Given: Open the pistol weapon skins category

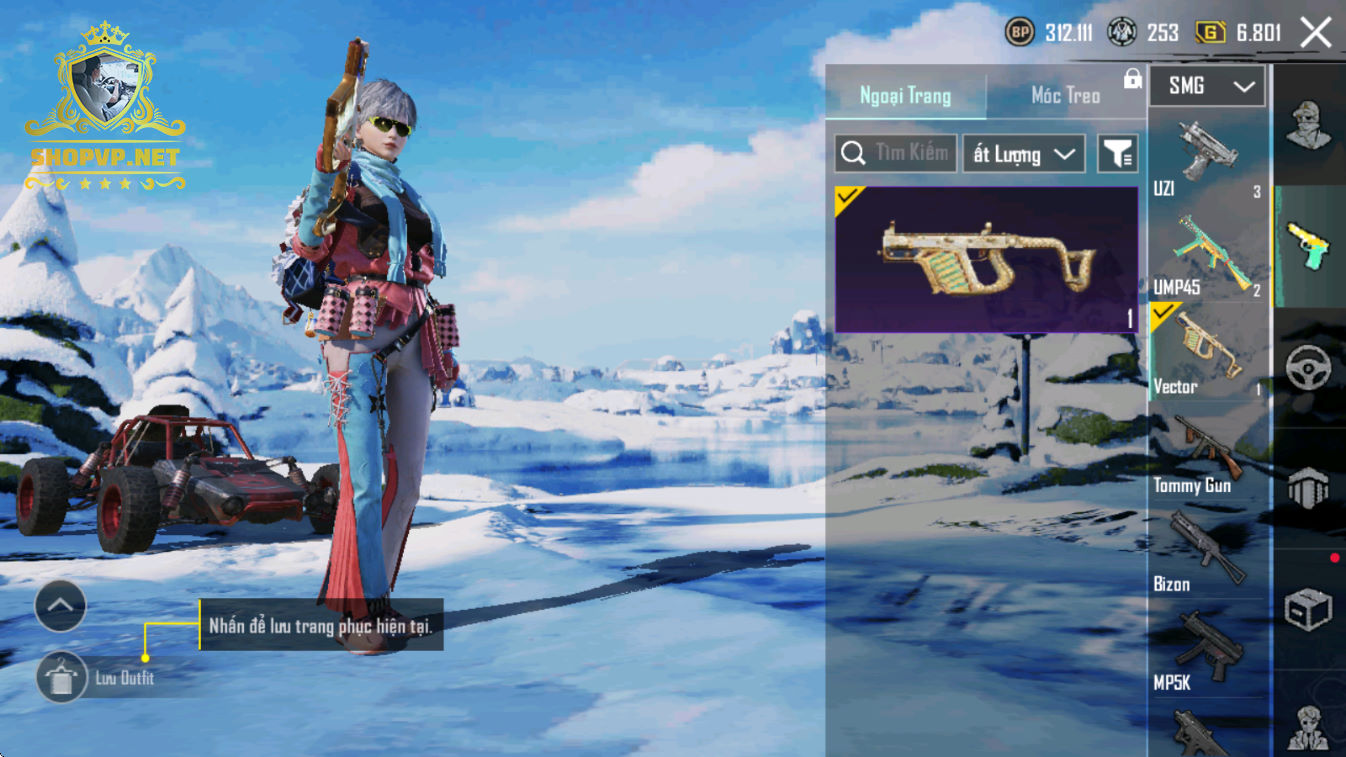Looking at the screenshot, I should [x=1308, y=246].
